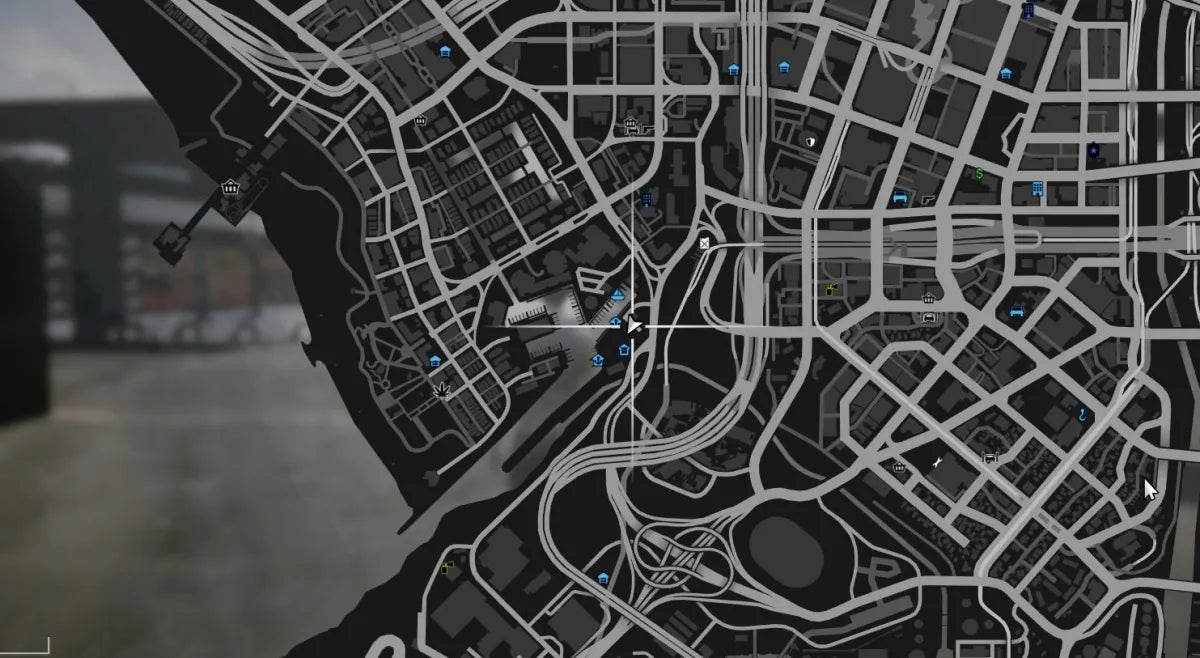Click the green dollar sign map blip
1200x658 pixels.
[979, 174]
